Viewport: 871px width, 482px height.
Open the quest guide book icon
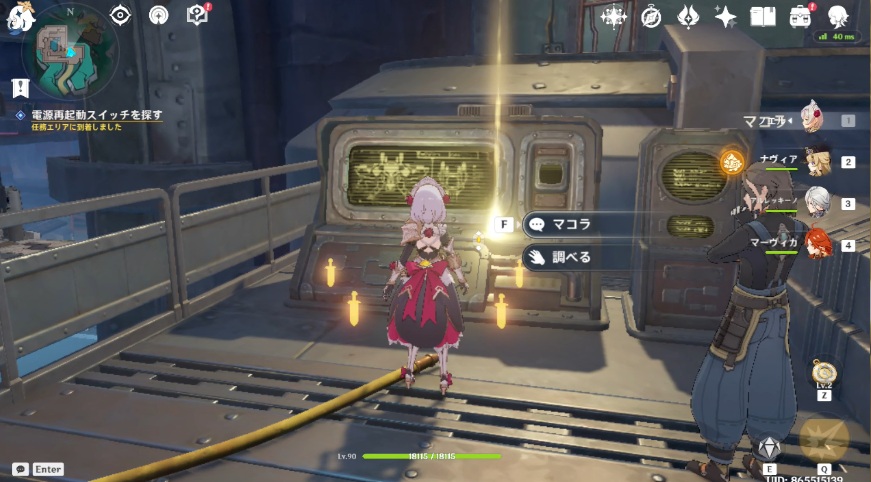(x=197, y=15)
